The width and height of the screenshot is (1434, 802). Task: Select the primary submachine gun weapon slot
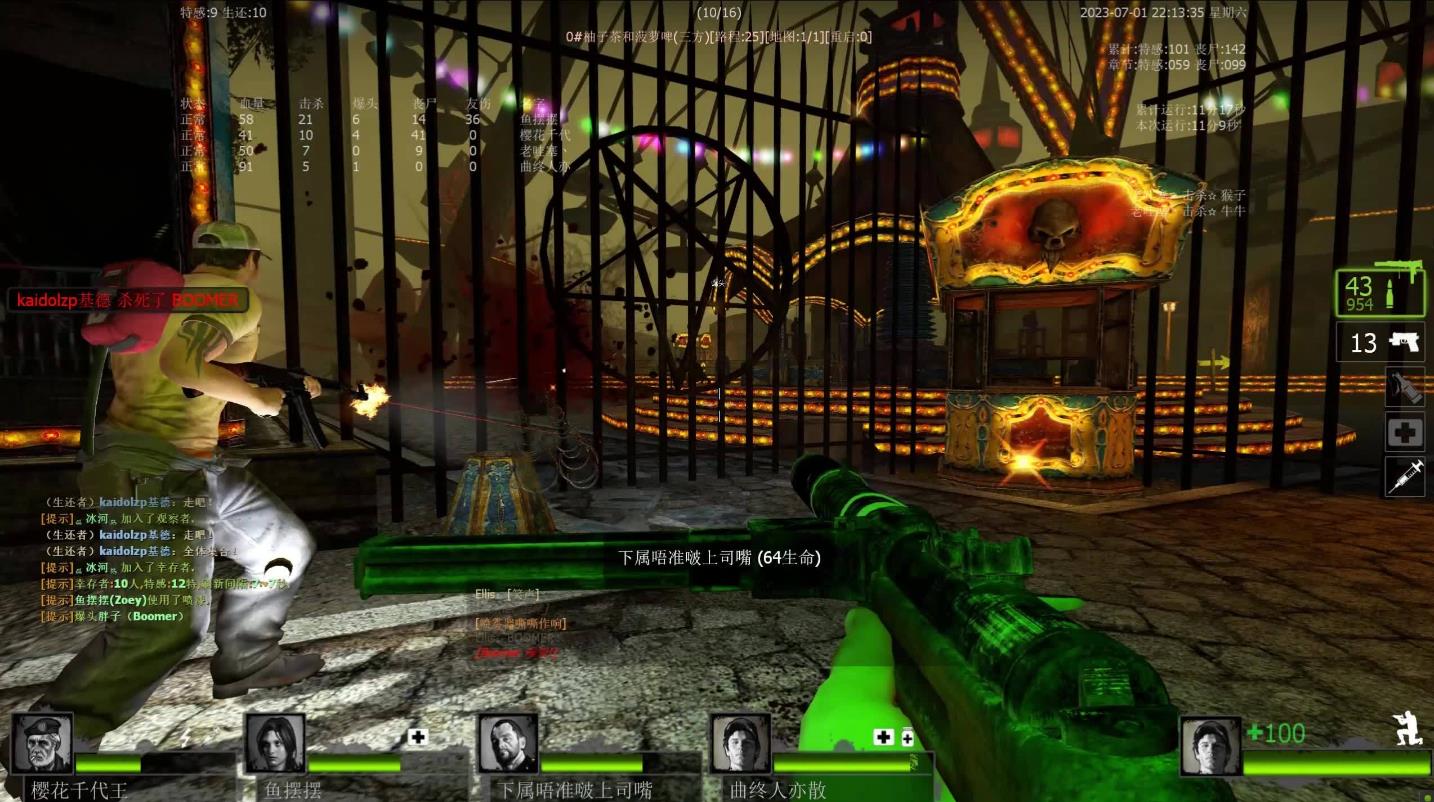[1379, 294]
